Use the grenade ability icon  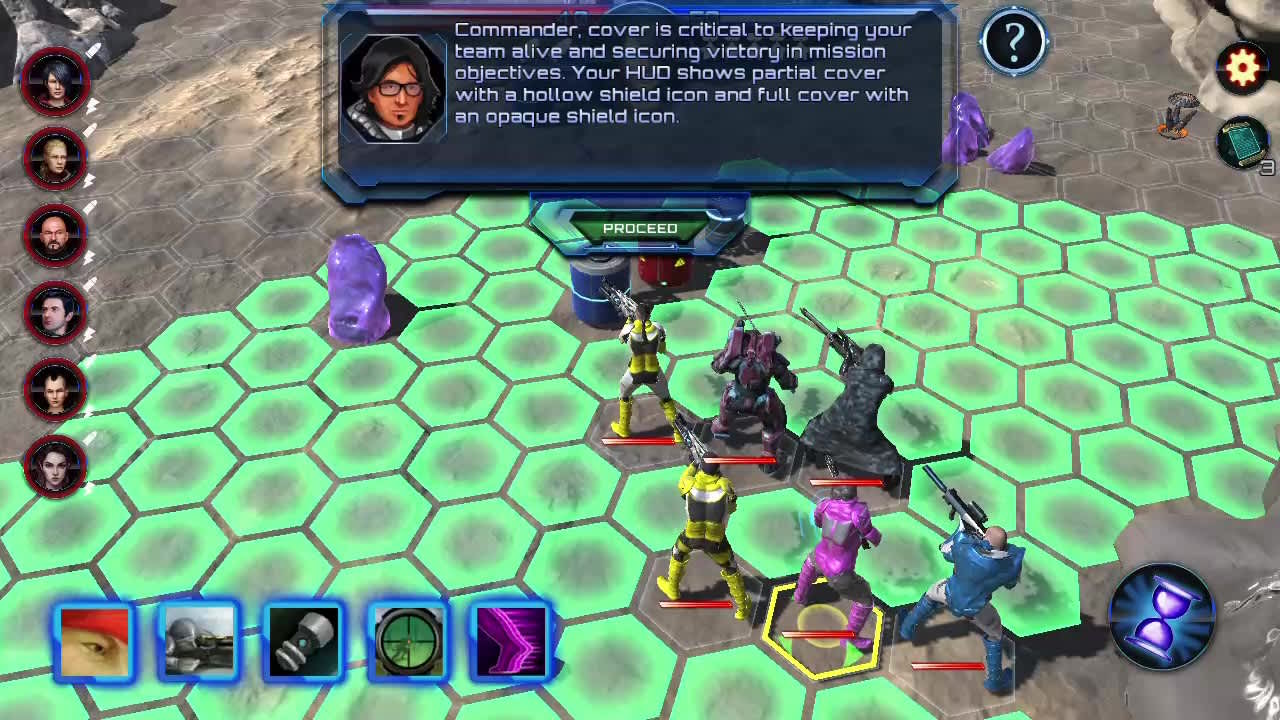(304, 641)
